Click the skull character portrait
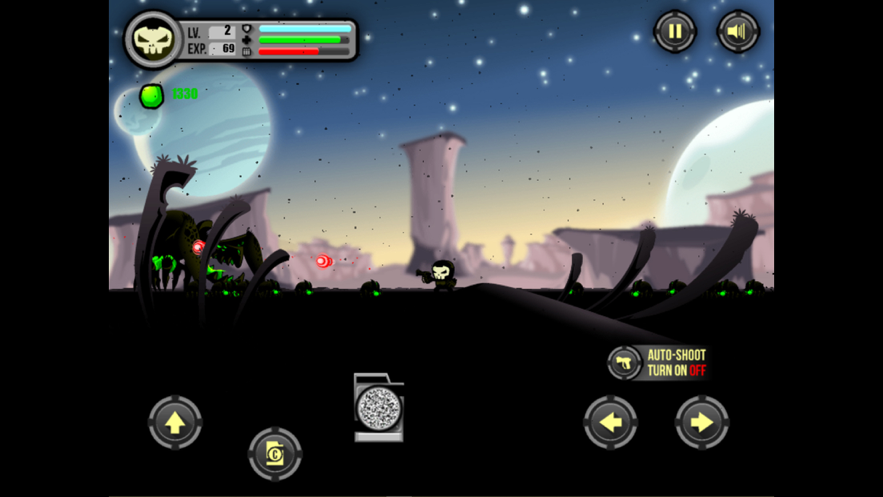The image size is (883, 497). coord(153,40)
